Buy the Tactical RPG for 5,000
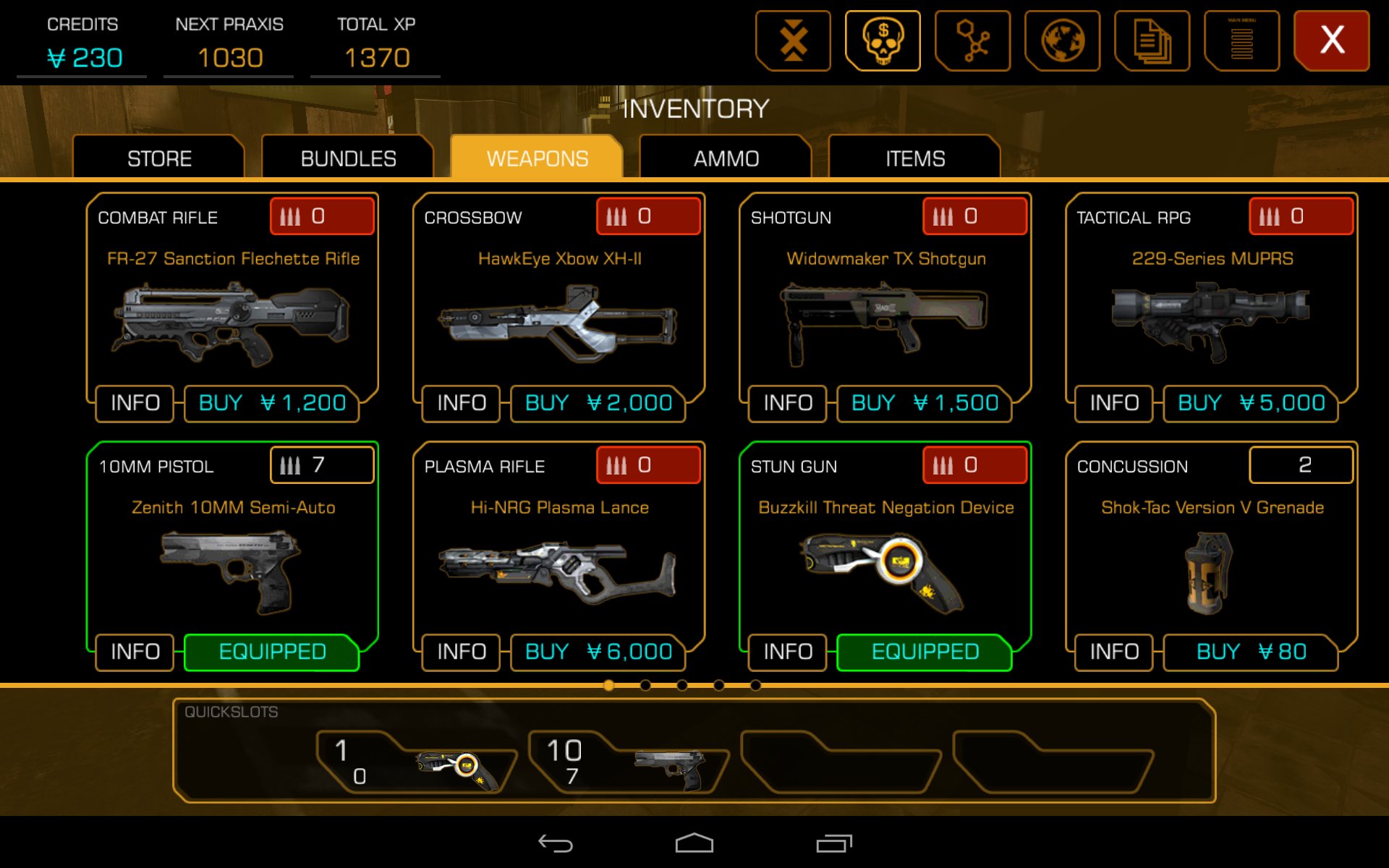Viewport: 1389px width, 868px height. tap(1251, 403)
